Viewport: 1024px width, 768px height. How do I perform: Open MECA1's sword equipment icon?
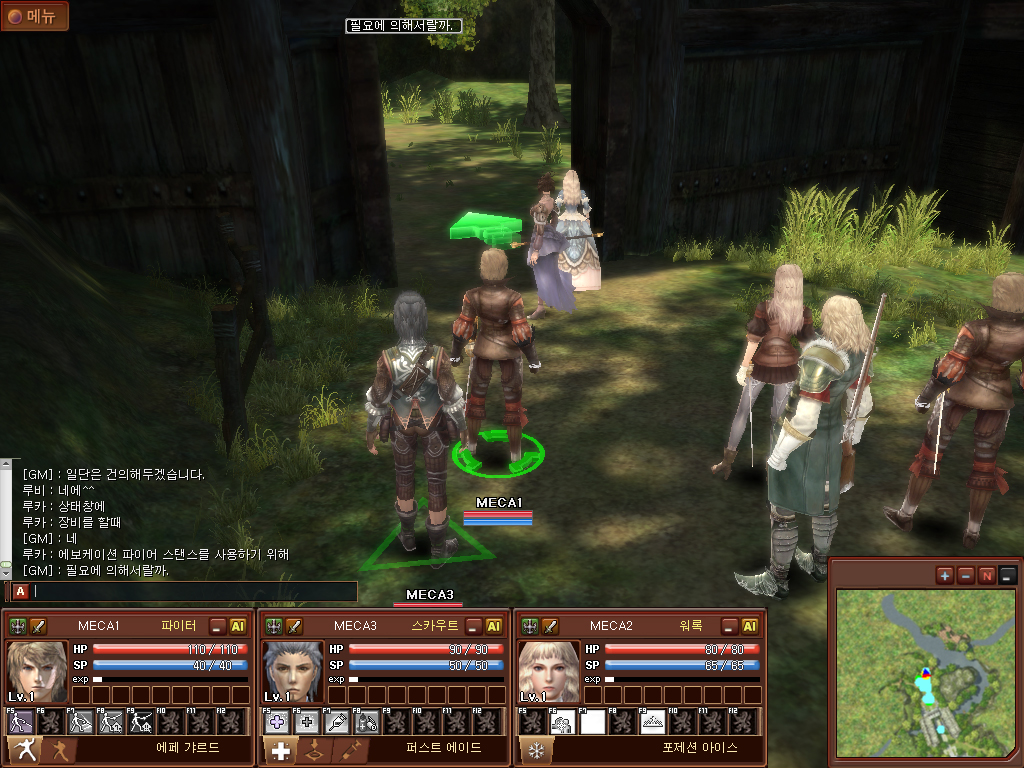click(39, 627)
